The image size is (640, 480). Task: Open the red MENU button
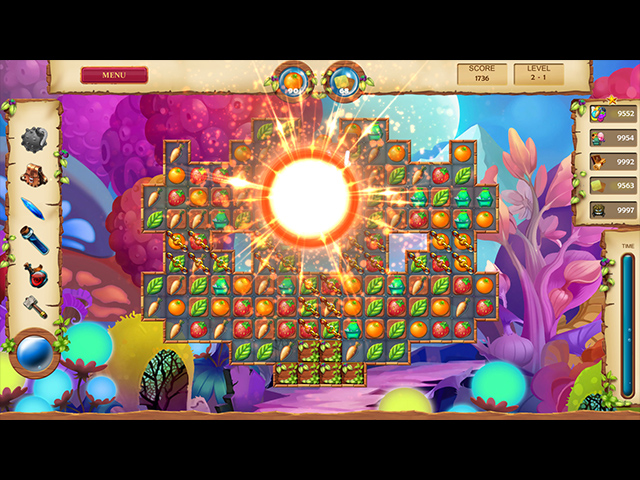tap(114, 75)
